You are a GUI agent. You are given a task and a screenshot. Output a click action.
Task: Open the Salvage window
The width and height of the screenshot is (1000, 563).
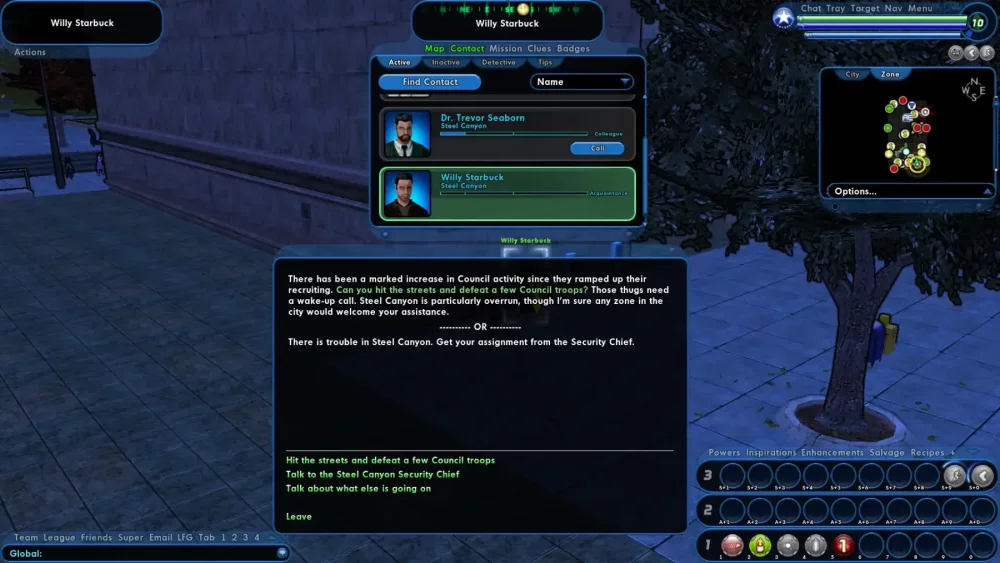coord(887,453)
